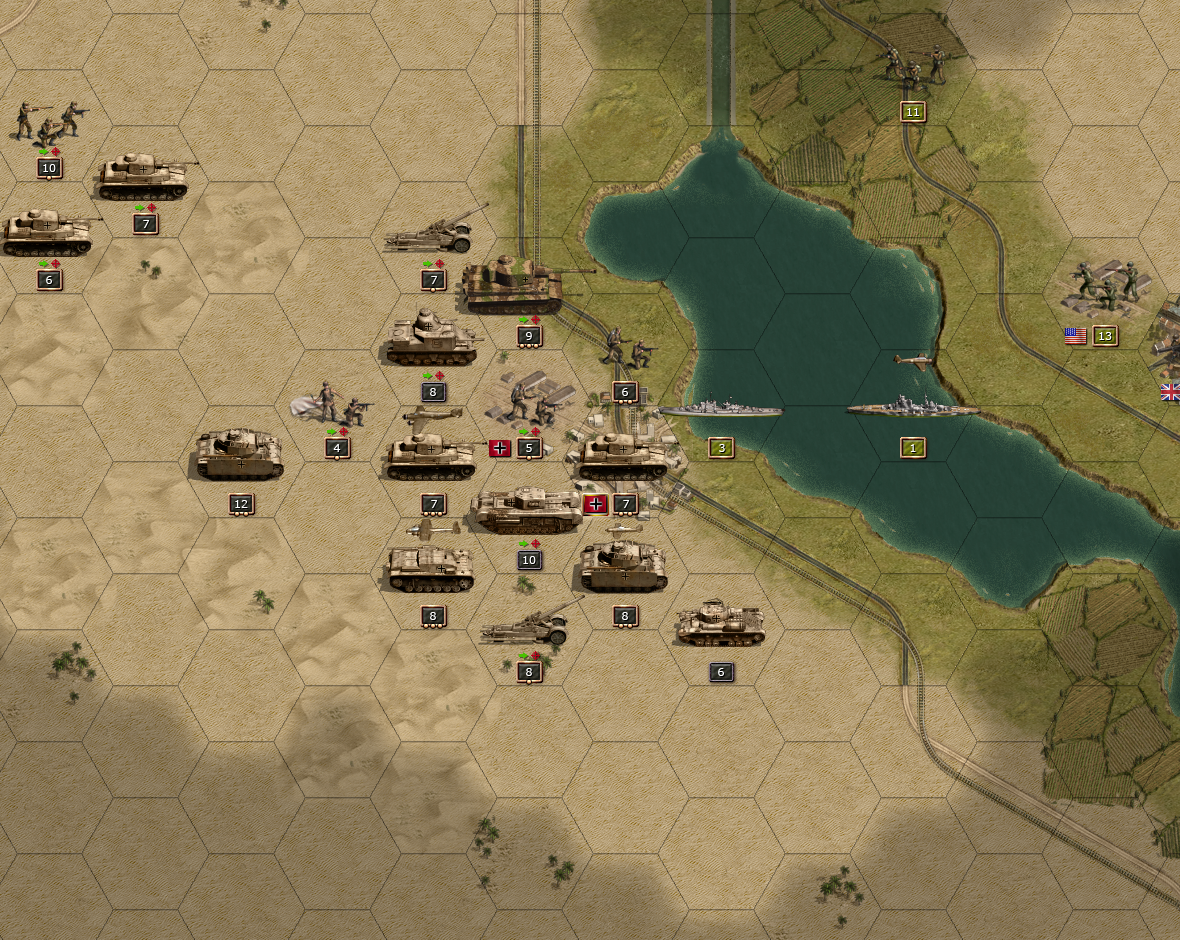The width and height of the screenshot is (1180, 940).
Task: Select the infantry unit with strength 5
Action: (528, 401)
